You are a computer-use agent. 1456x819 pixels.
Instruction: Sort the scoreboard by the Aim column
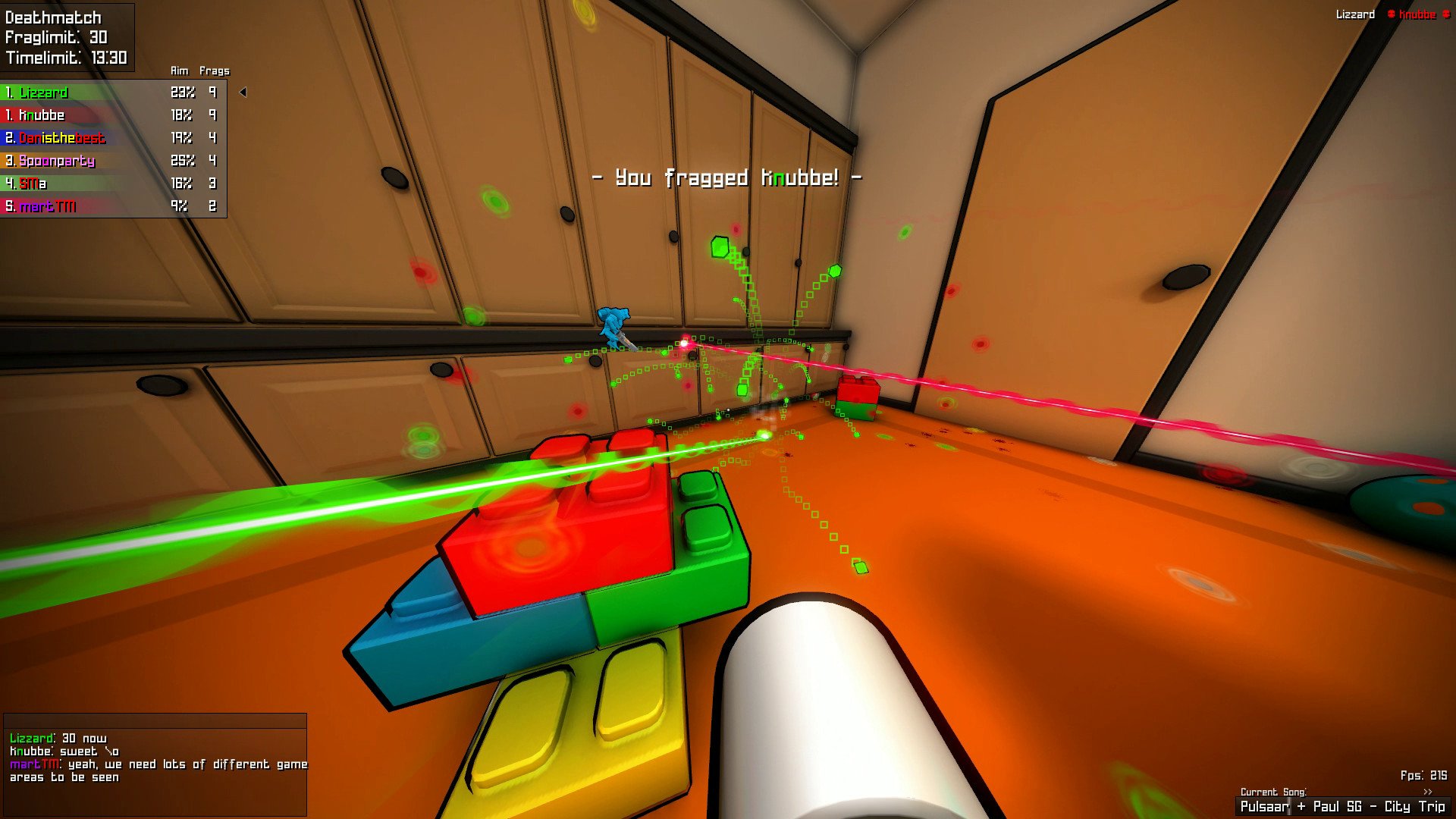click(x=179, y=71)
